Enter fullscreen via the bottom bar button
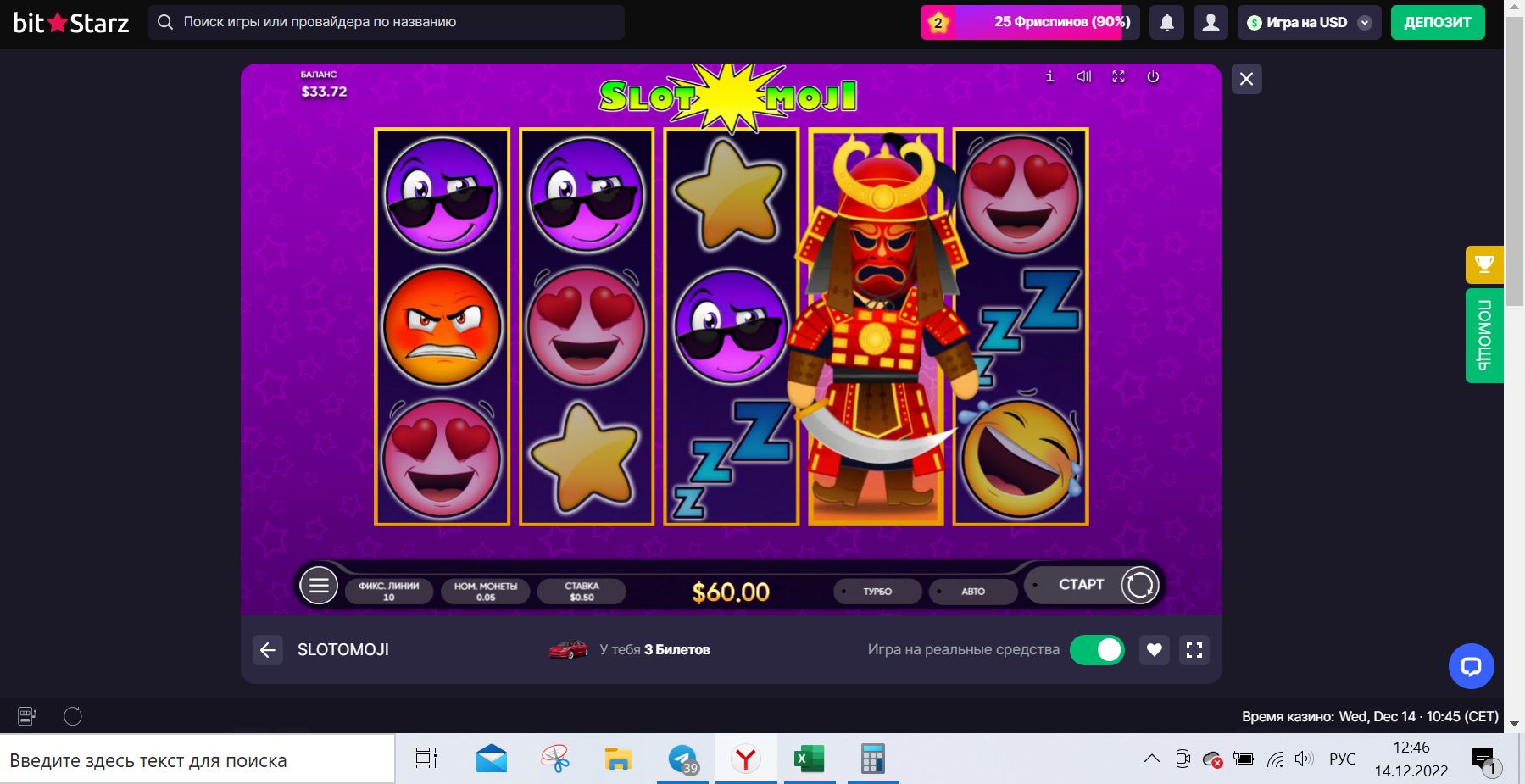Image resolution: width=1525 pixels, height=784 pixels. [1194, 650]
